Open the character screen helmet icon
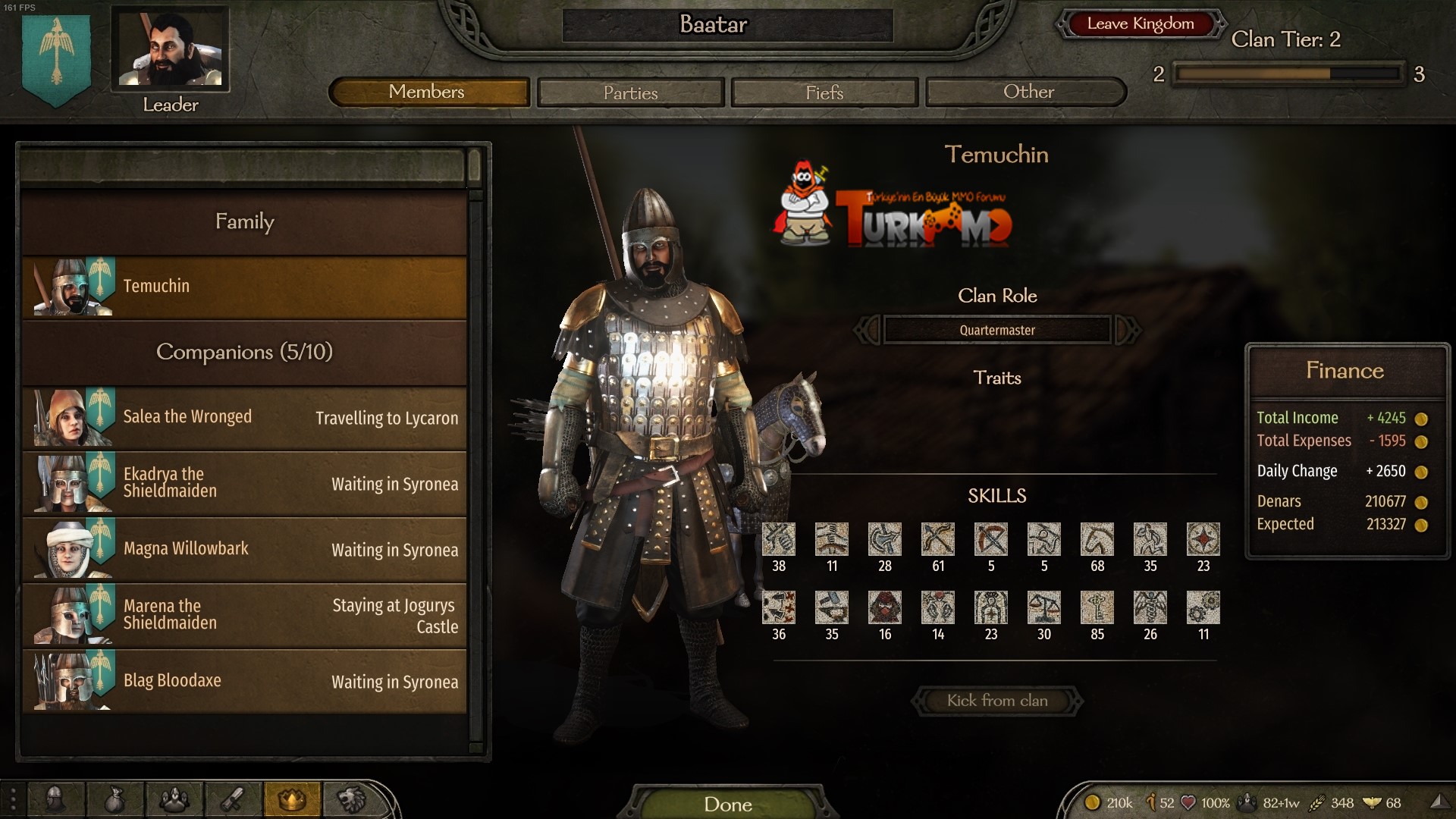Viewport: 1456px width, 819px height. (x=55, y=799)
